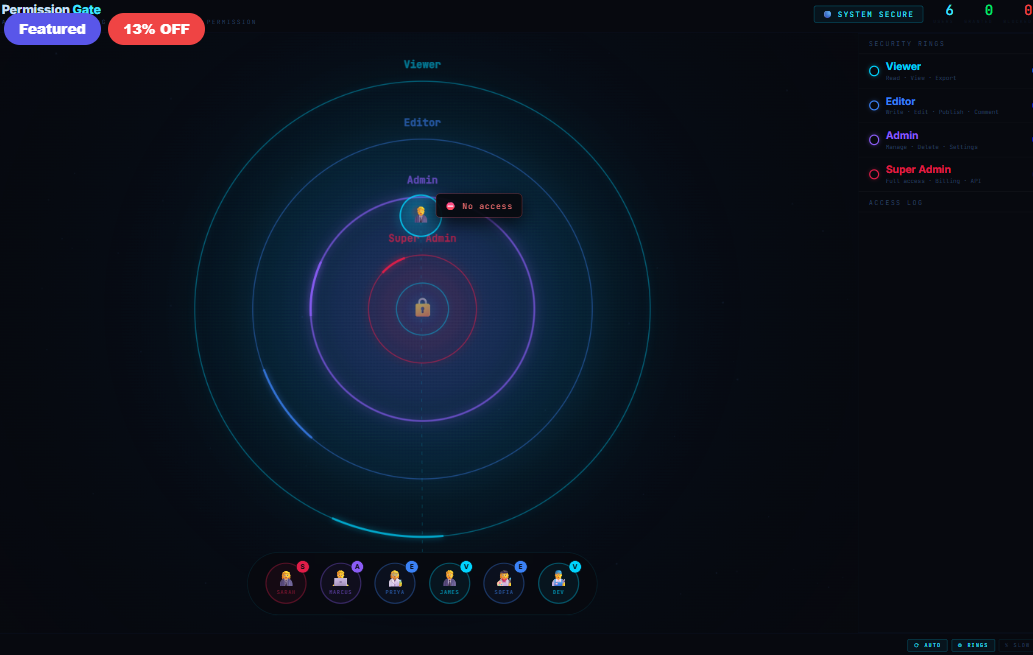Click the System Secure status badge
Viewport: 1033px width, 655px height.
point(868,14)
